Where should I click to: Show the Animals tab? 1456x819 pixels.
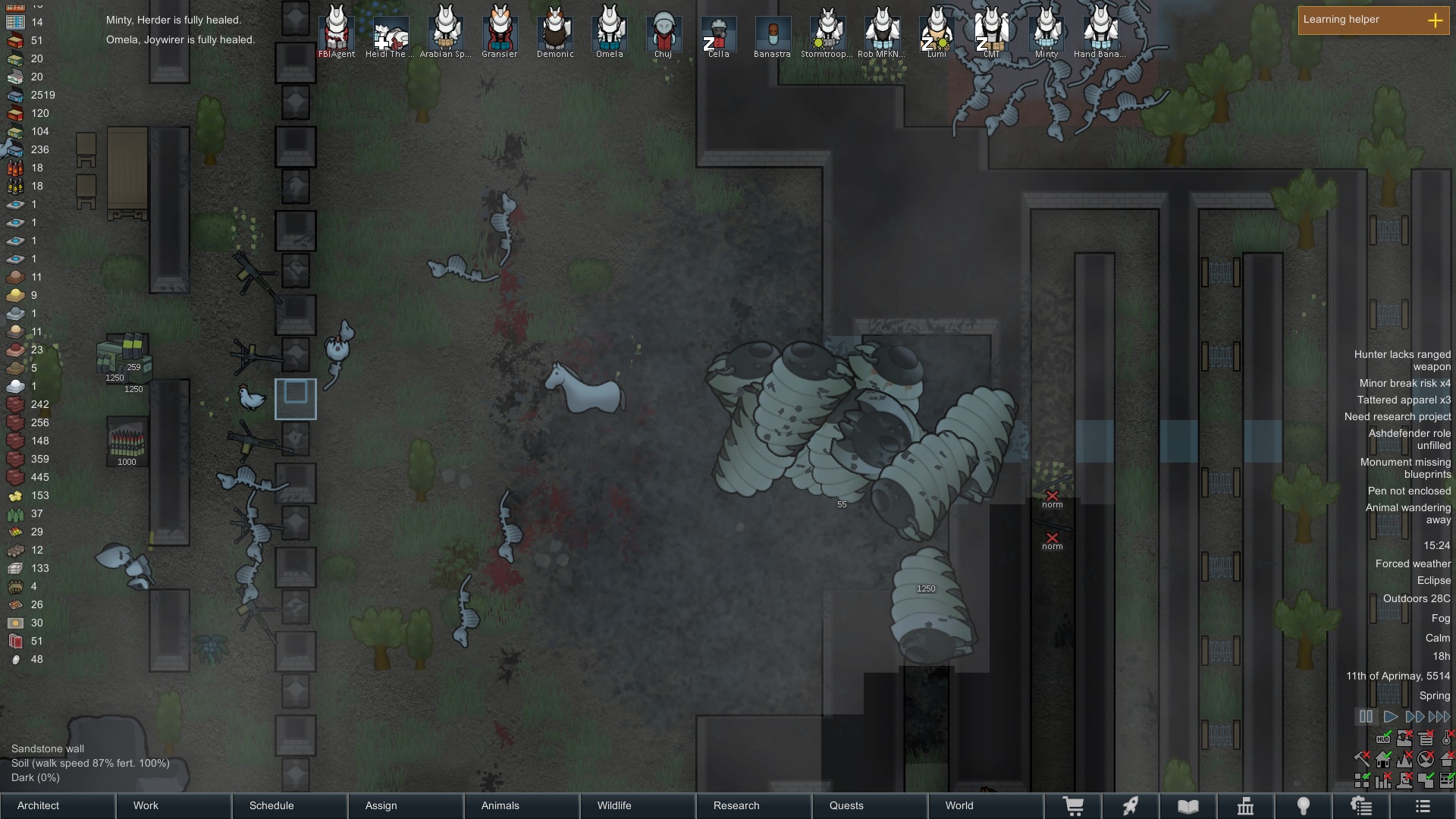pyautogui.click(x=522, y=805)
